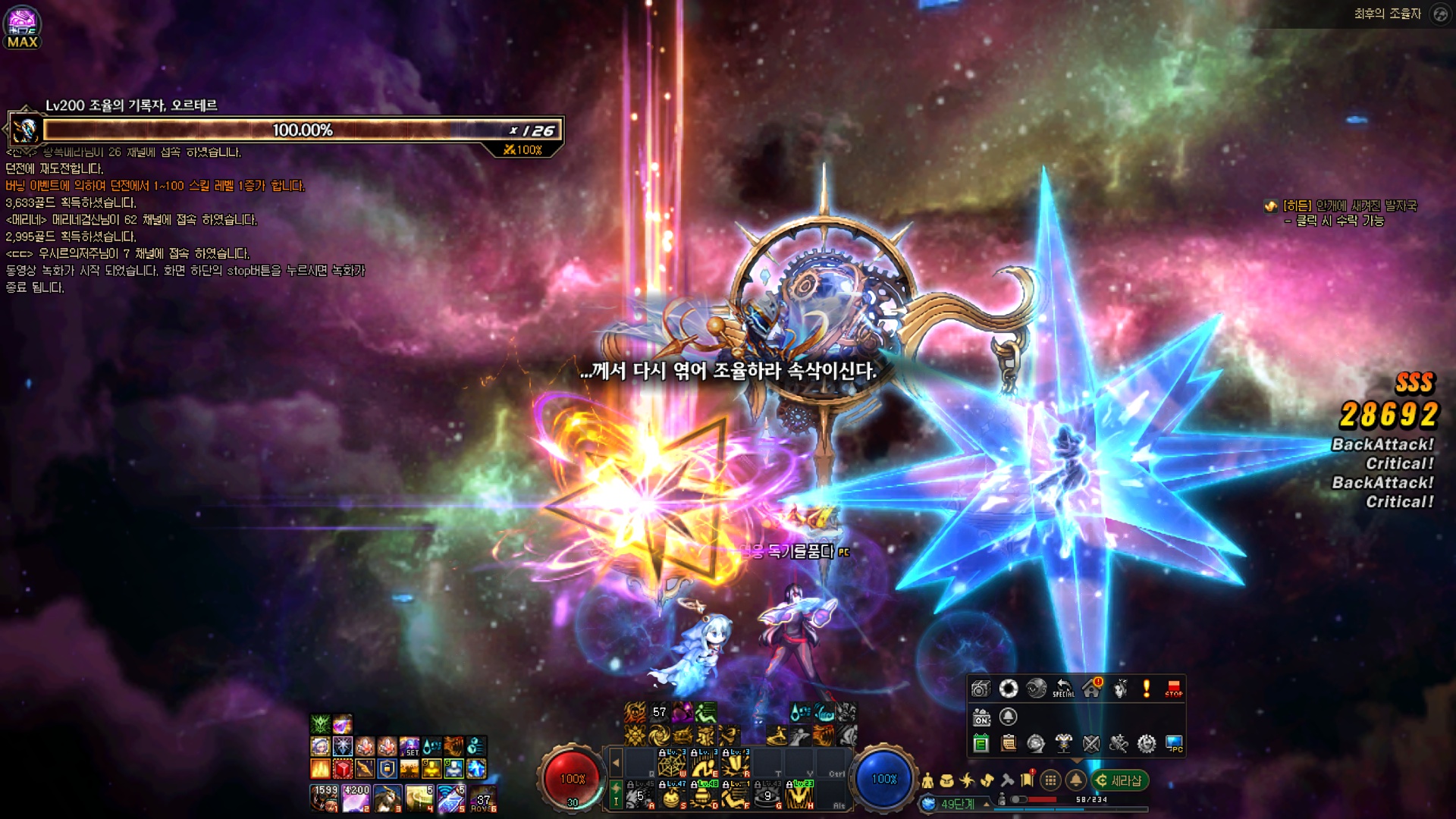
Task: Open the PC monitor icon
Action: coord(1174,744)
